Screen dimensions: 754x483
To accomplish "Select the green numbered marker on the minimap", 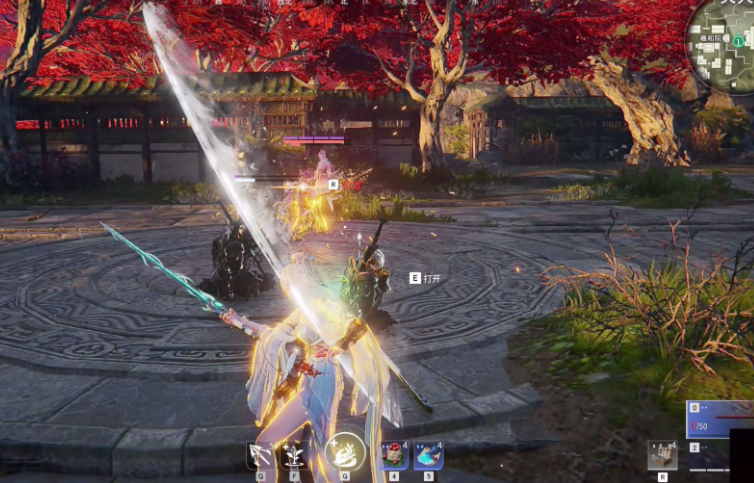I will [738, 41].
